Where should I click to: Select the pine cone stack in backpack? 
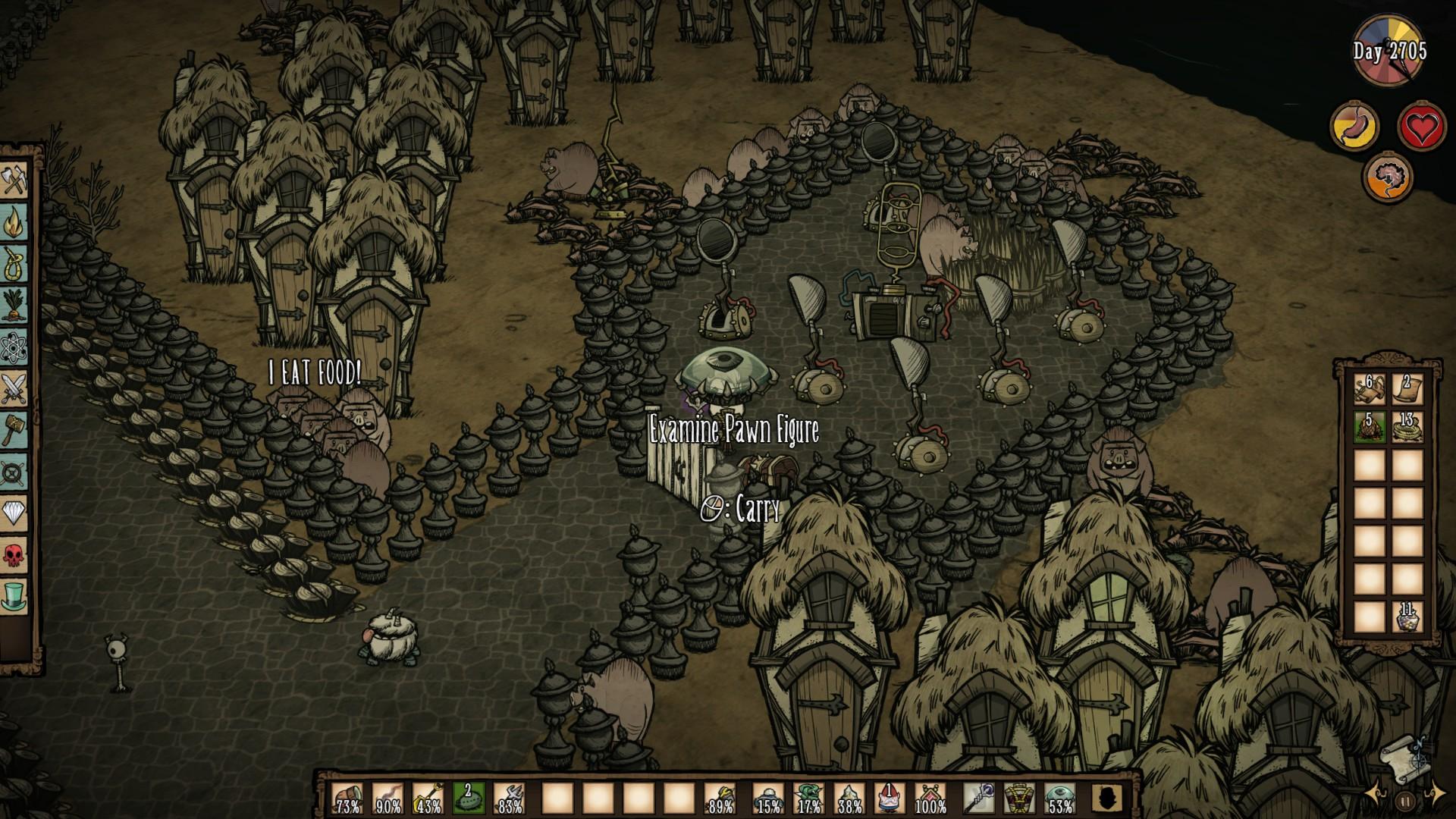(1370, 427)
